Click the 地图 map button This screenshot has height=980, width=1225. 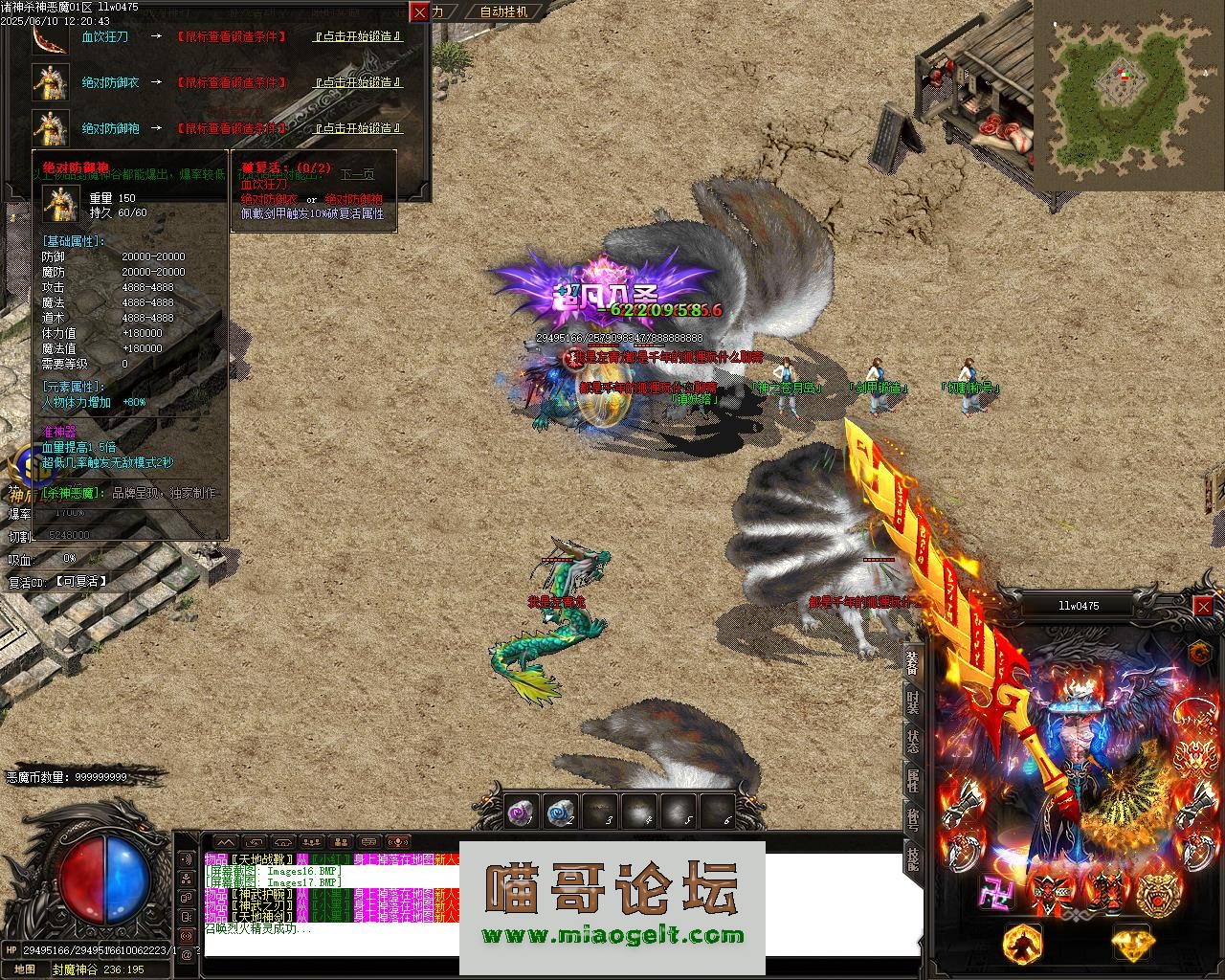point(24,969)
